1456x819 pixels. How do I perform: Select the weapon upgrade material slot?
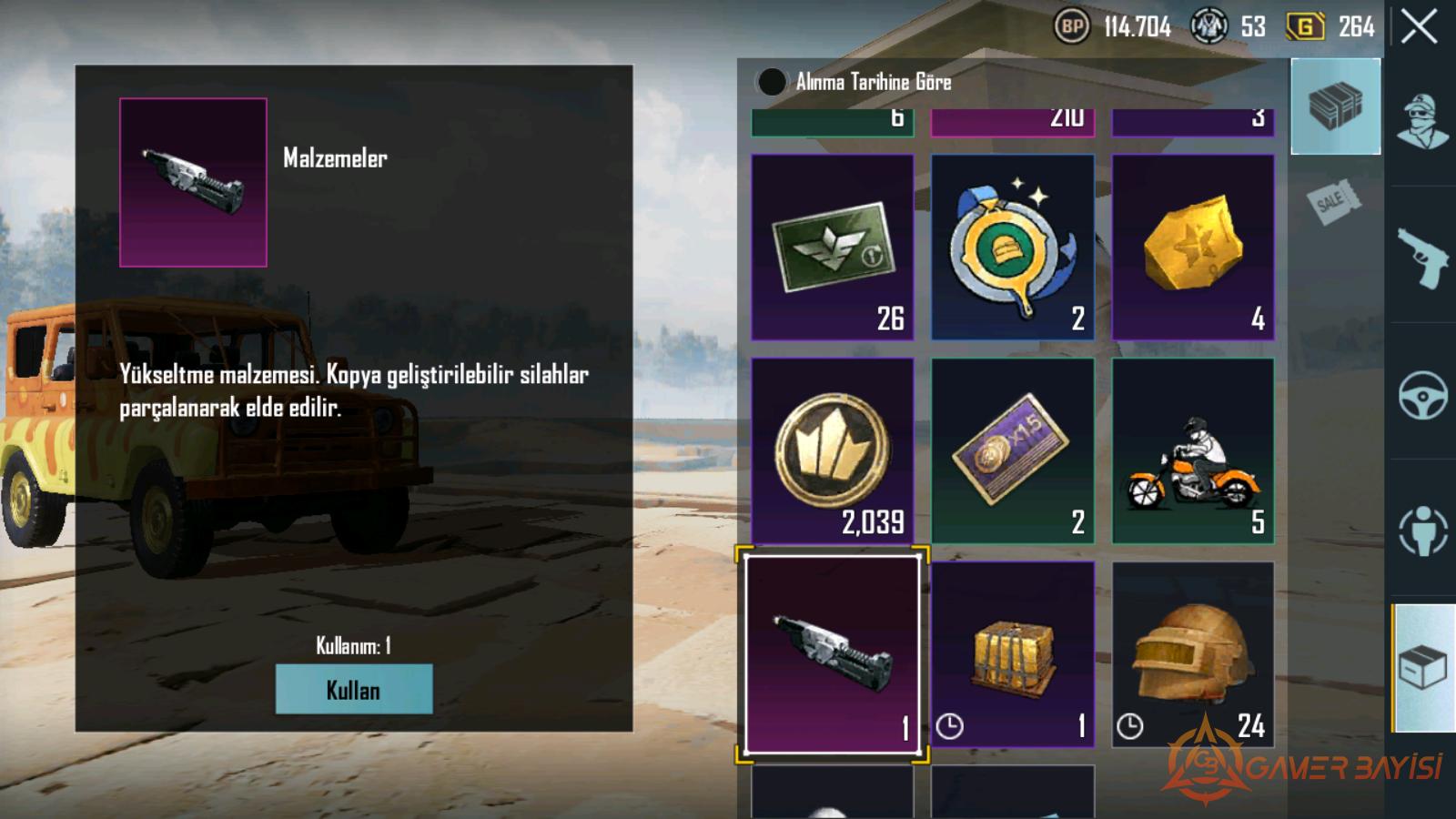click(832, 654)
